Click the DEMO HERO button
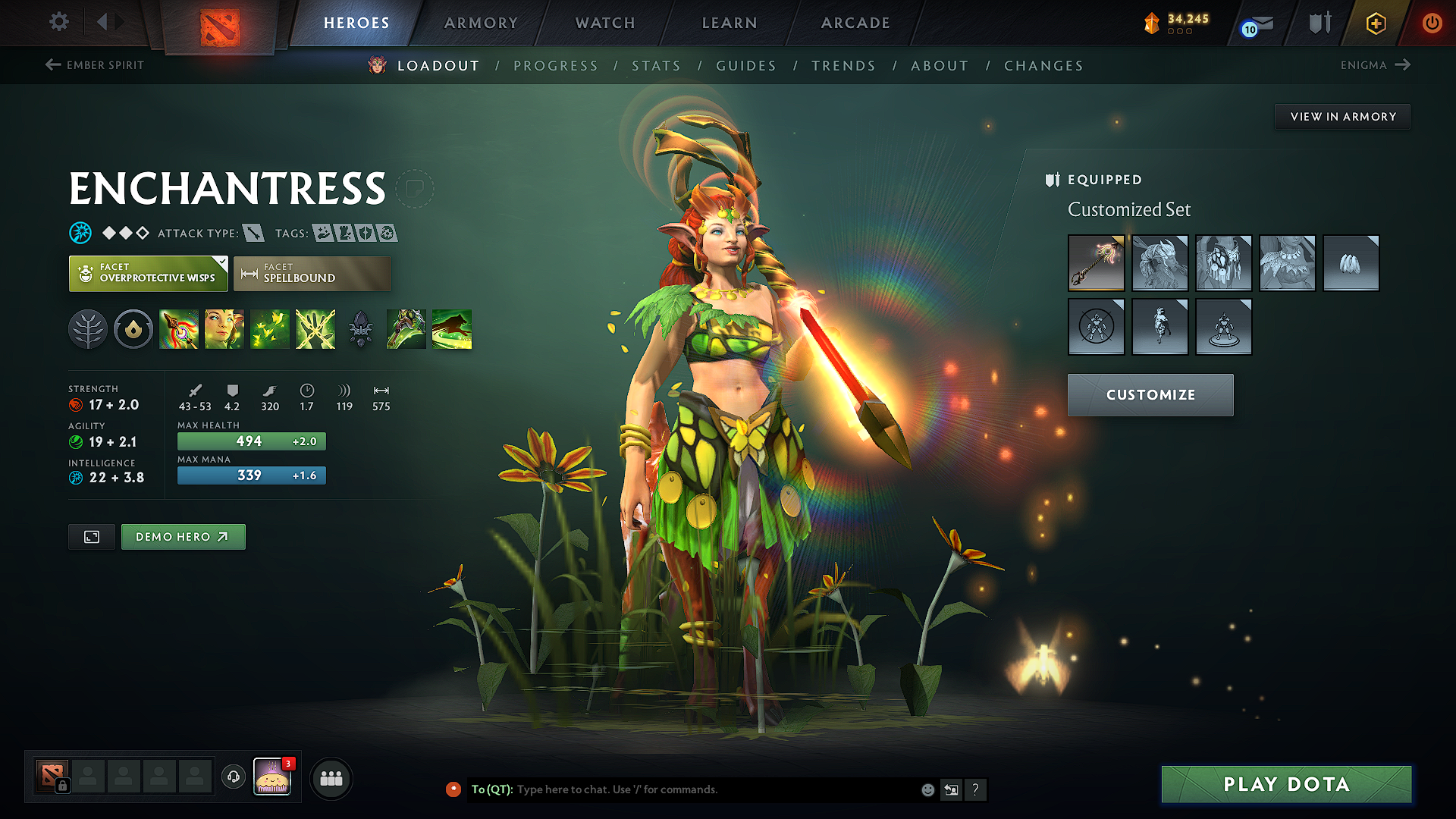 [x=183, y=536]
